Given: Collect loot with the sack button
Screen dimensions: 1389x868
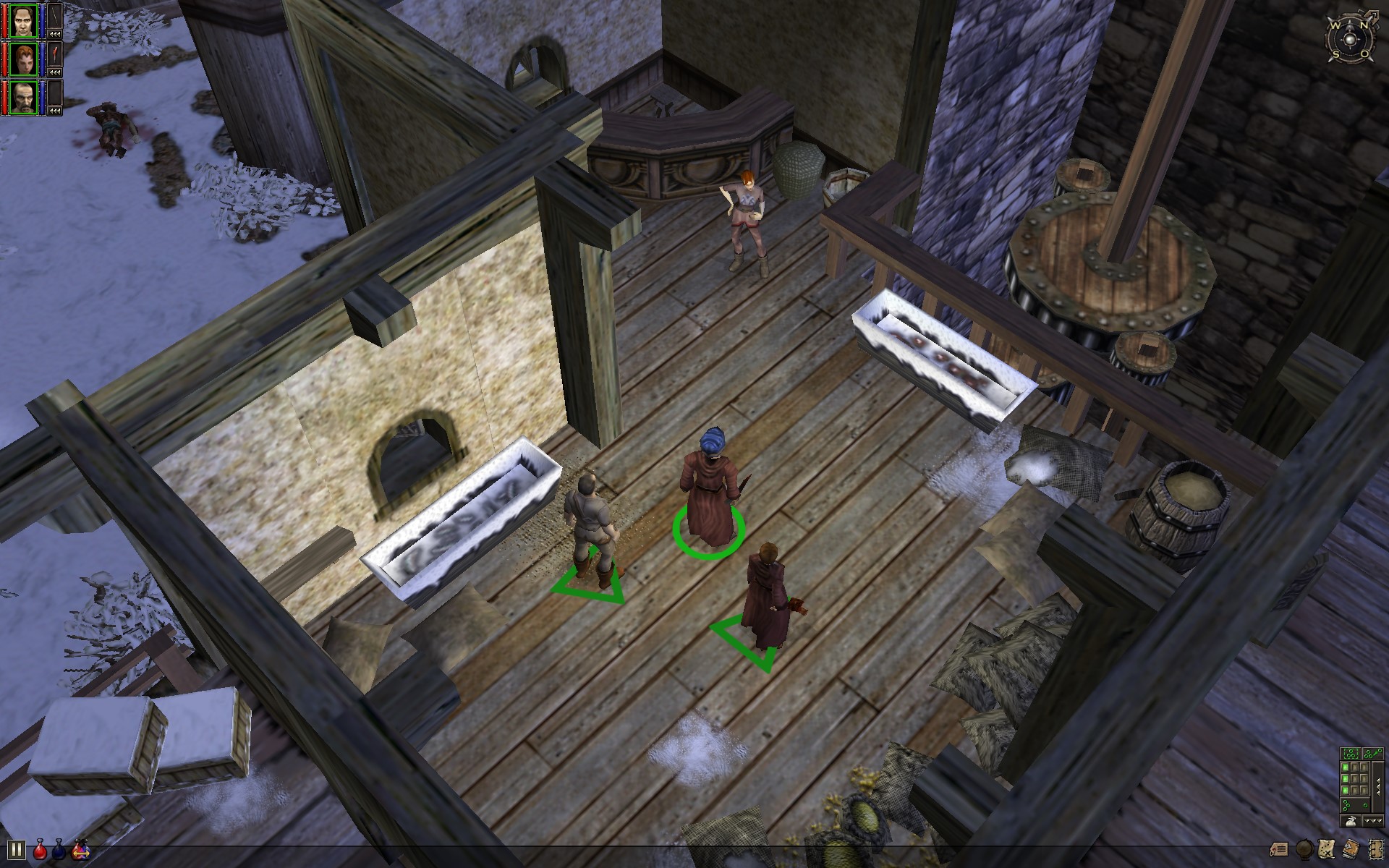Looking at the screenshot, I should click(x=1350, y=821).
